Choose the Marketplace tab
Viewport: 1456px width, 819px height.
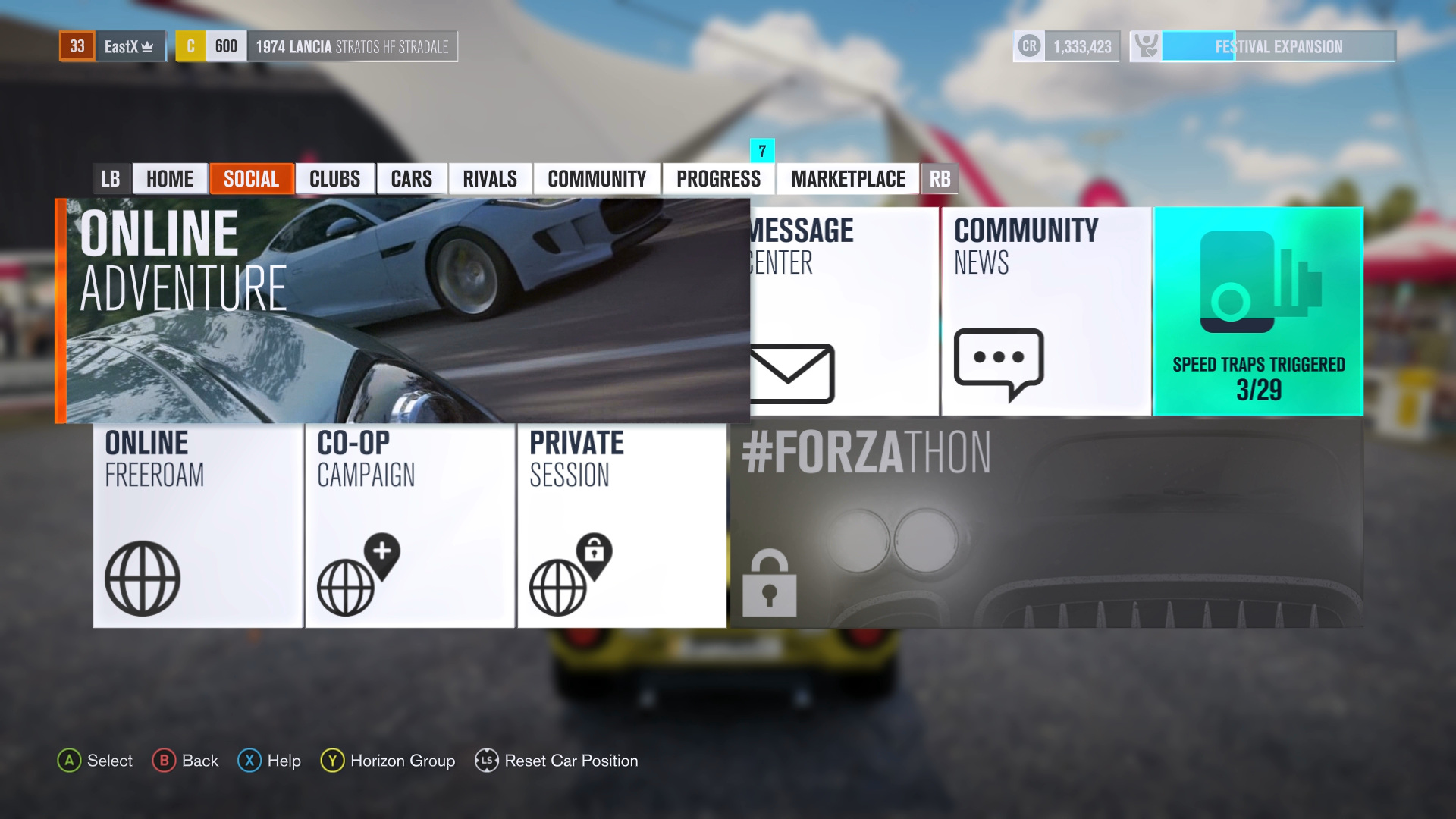848,179
